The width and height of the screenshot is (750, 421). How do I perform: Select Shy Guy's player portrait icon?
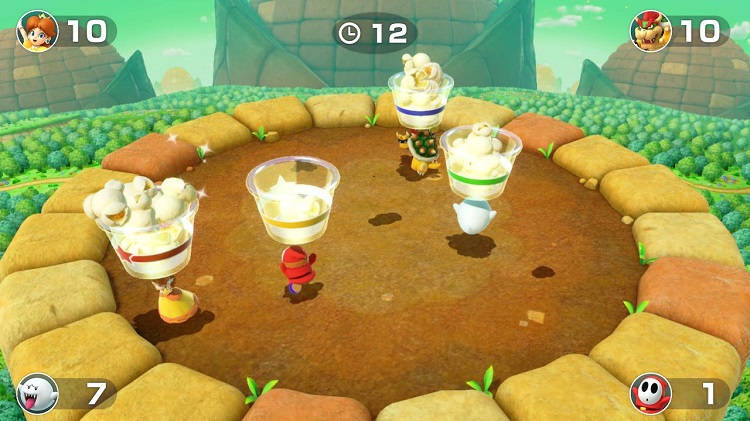pos(650,393)
